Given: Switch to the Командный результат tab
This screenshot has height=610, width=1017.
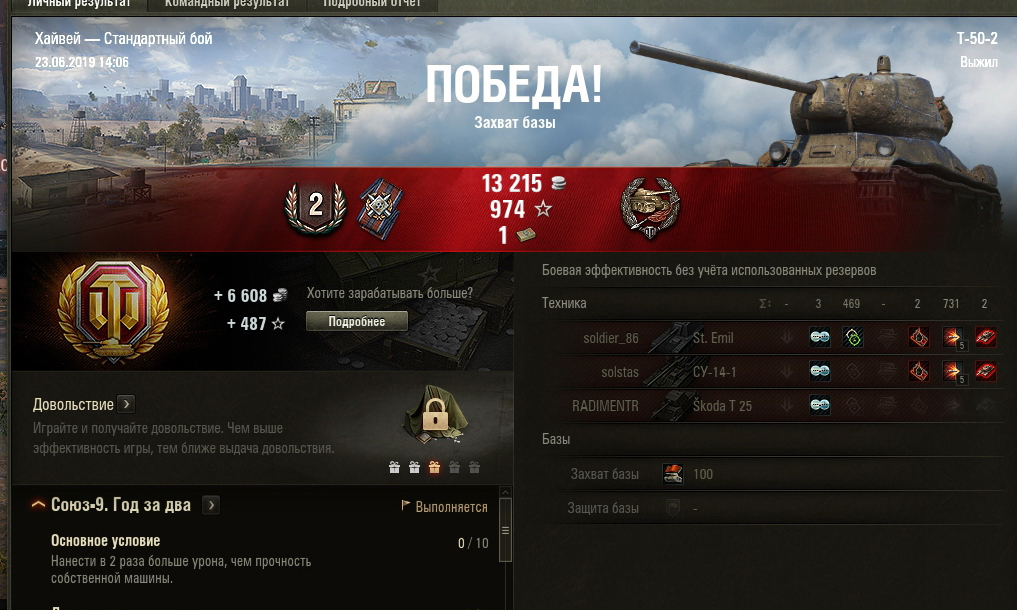Looking at the screenshot, I should click(227, 4).
